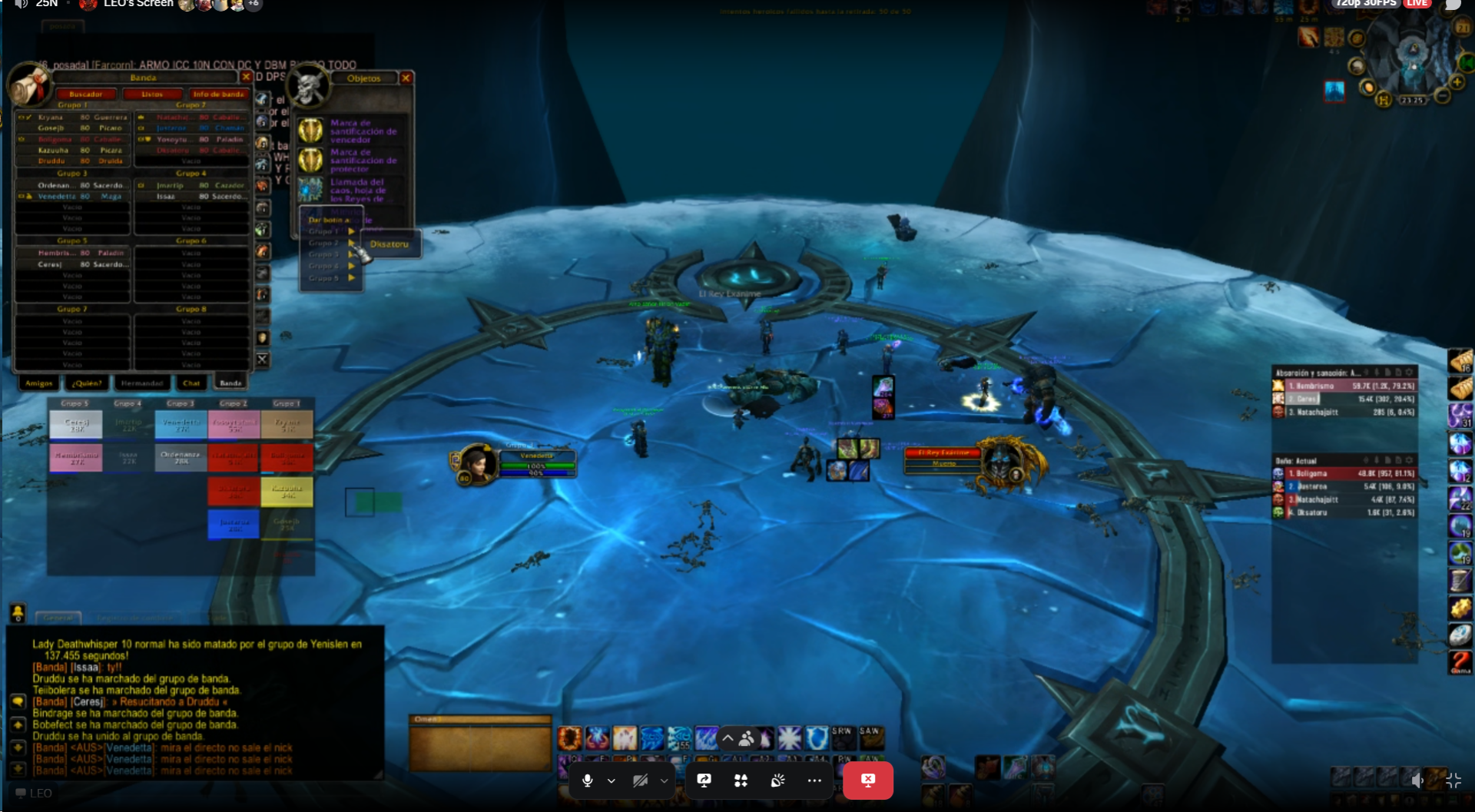The height and width of the screenshot is (812, 1475).
Task: Open Info de banda
Action: [218, 94]
